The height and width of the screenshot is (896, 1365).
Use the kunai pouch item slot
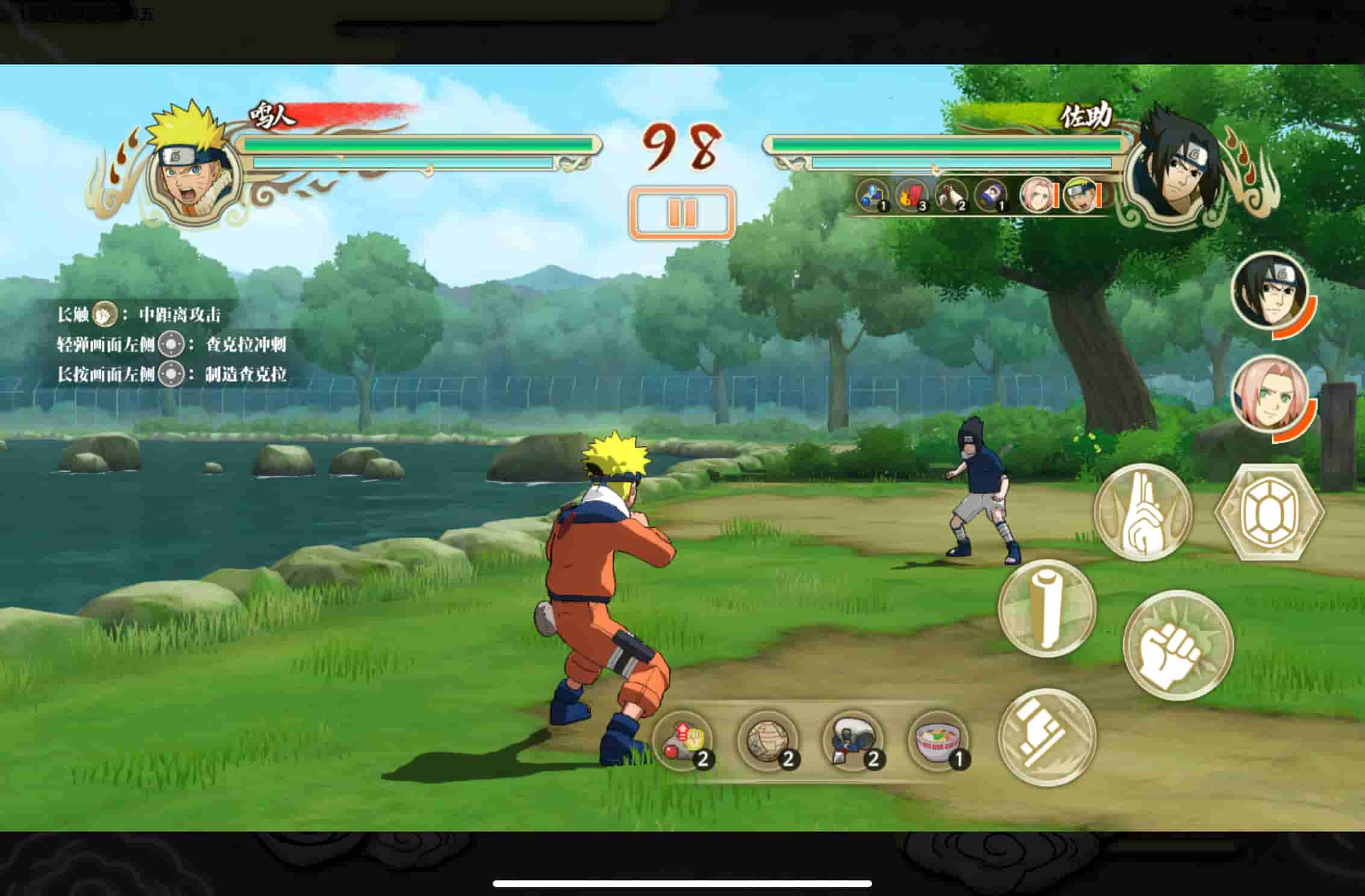tap(853, 741)
